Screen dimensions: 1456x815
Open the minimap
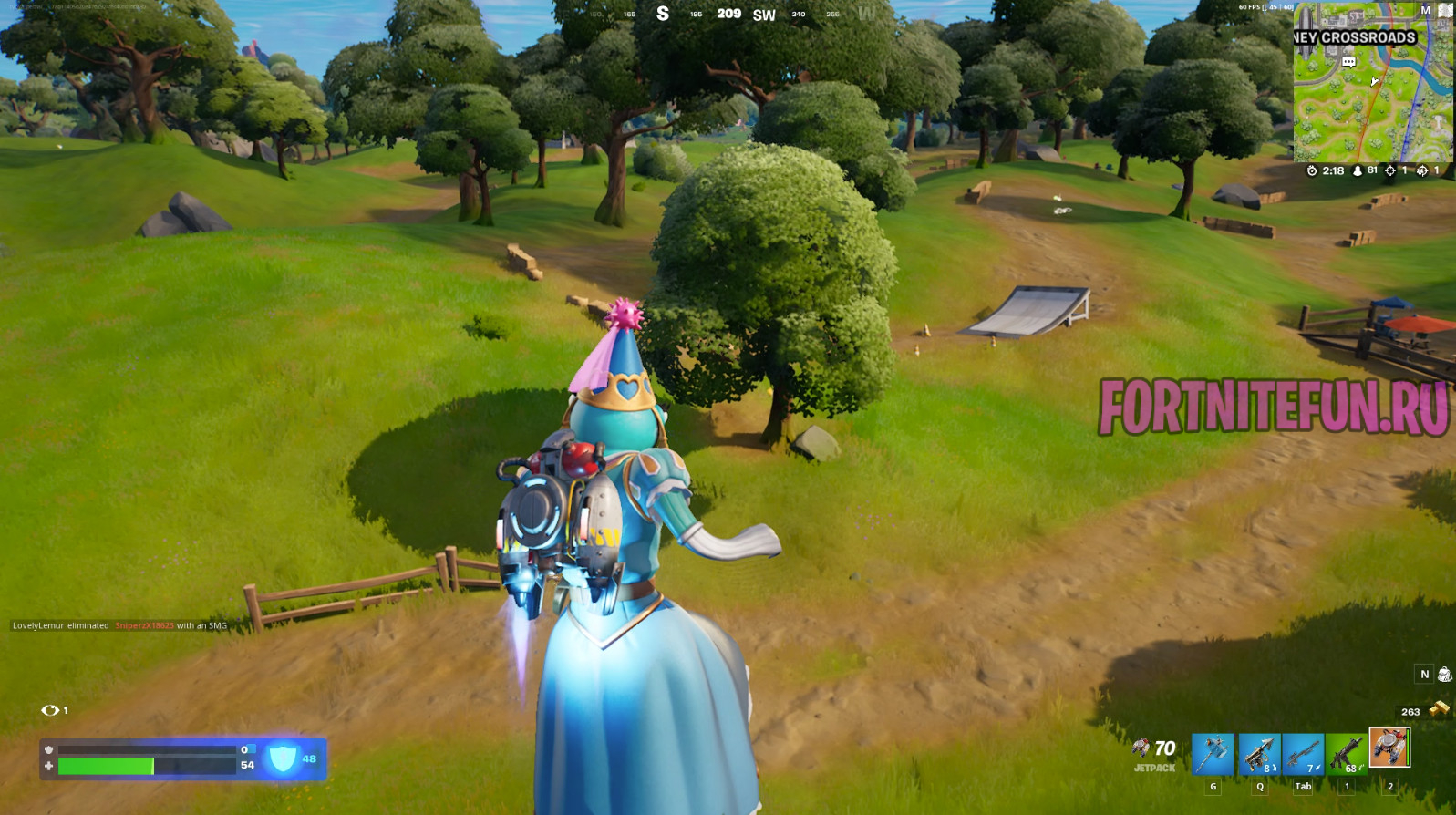coord(1372,91)
